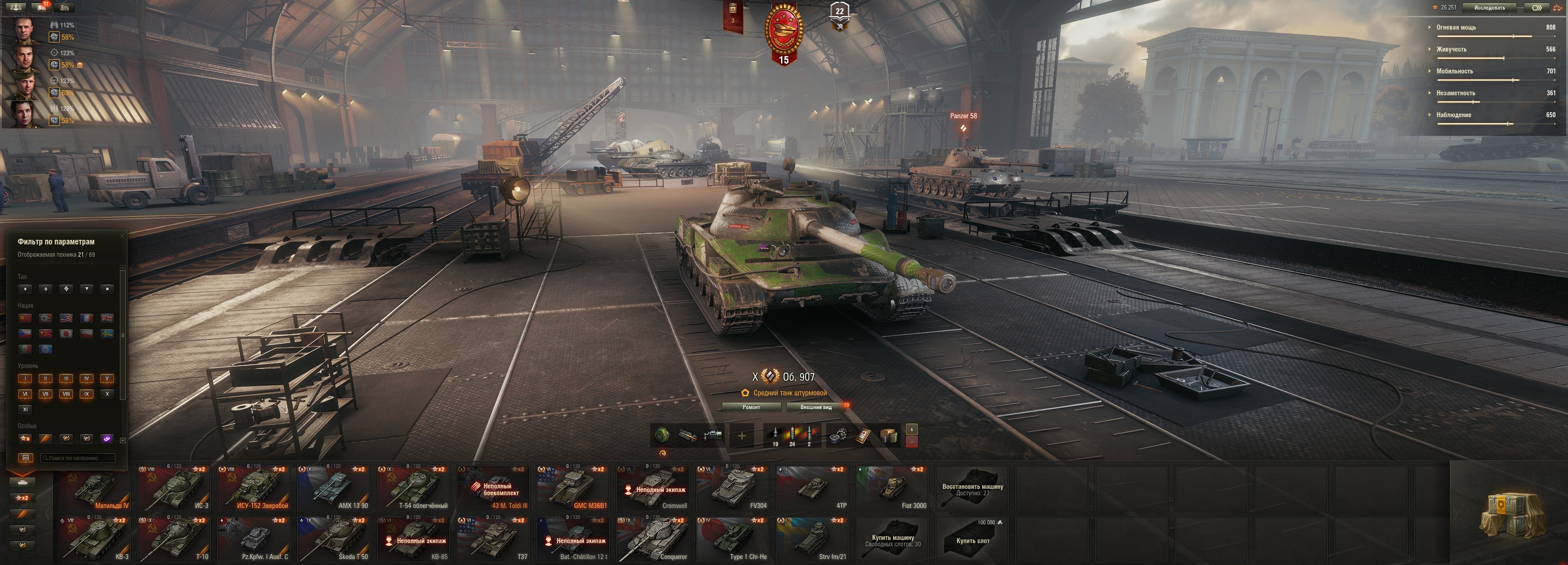Click the Ремонт (Repair) button

point(751,407)
